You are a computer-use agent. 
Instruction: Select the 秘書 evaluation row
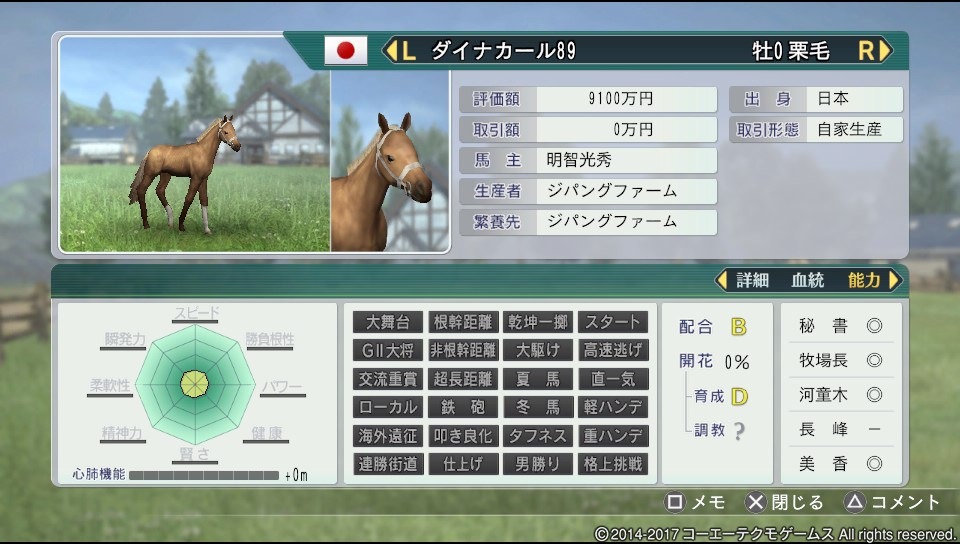click(840, 326)
